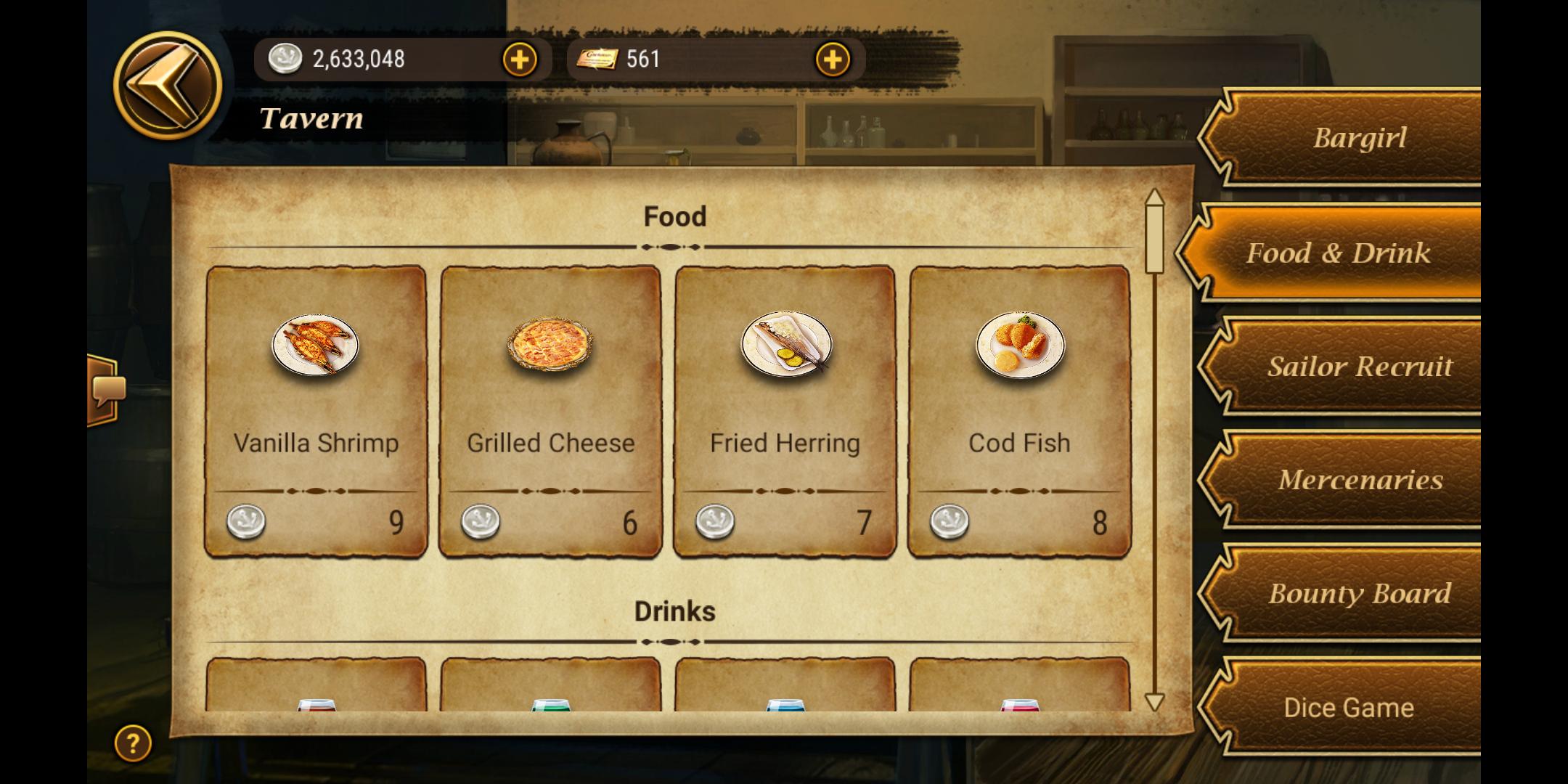Order the Vanilla Shrimp dish

pos(316,412)
